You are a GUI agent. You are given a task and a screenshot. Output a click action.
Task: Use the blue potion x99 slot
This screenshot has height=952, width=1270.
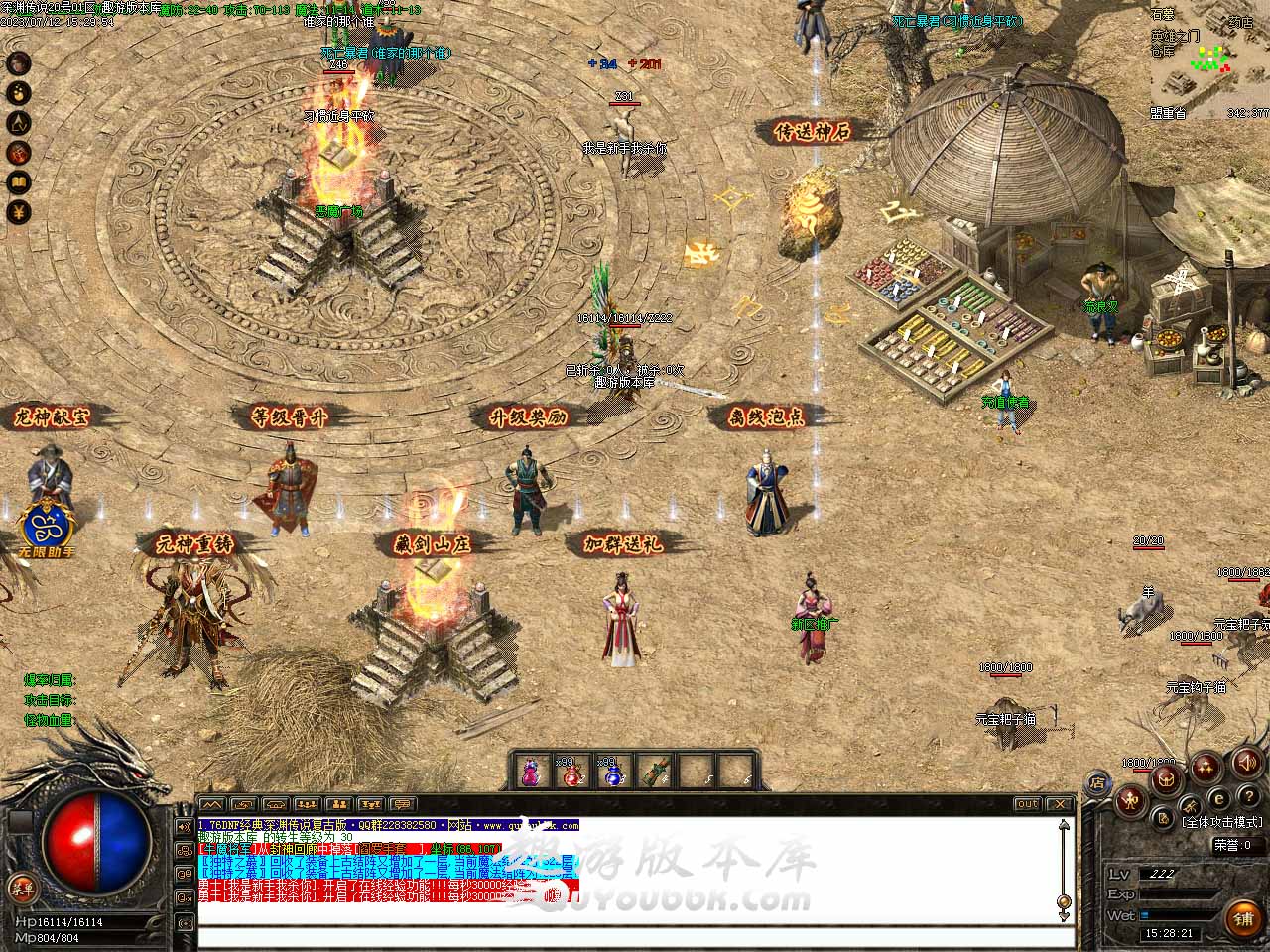(x=609, y=773)
